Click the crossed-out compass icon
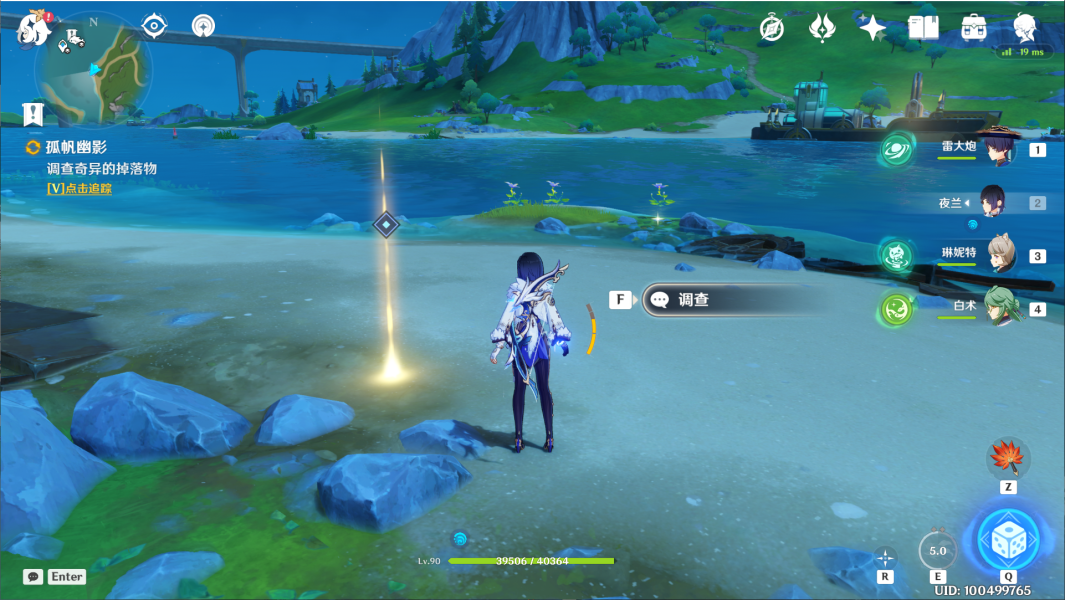The height and width of the screenshot is (600, 1065). [771, 28]
